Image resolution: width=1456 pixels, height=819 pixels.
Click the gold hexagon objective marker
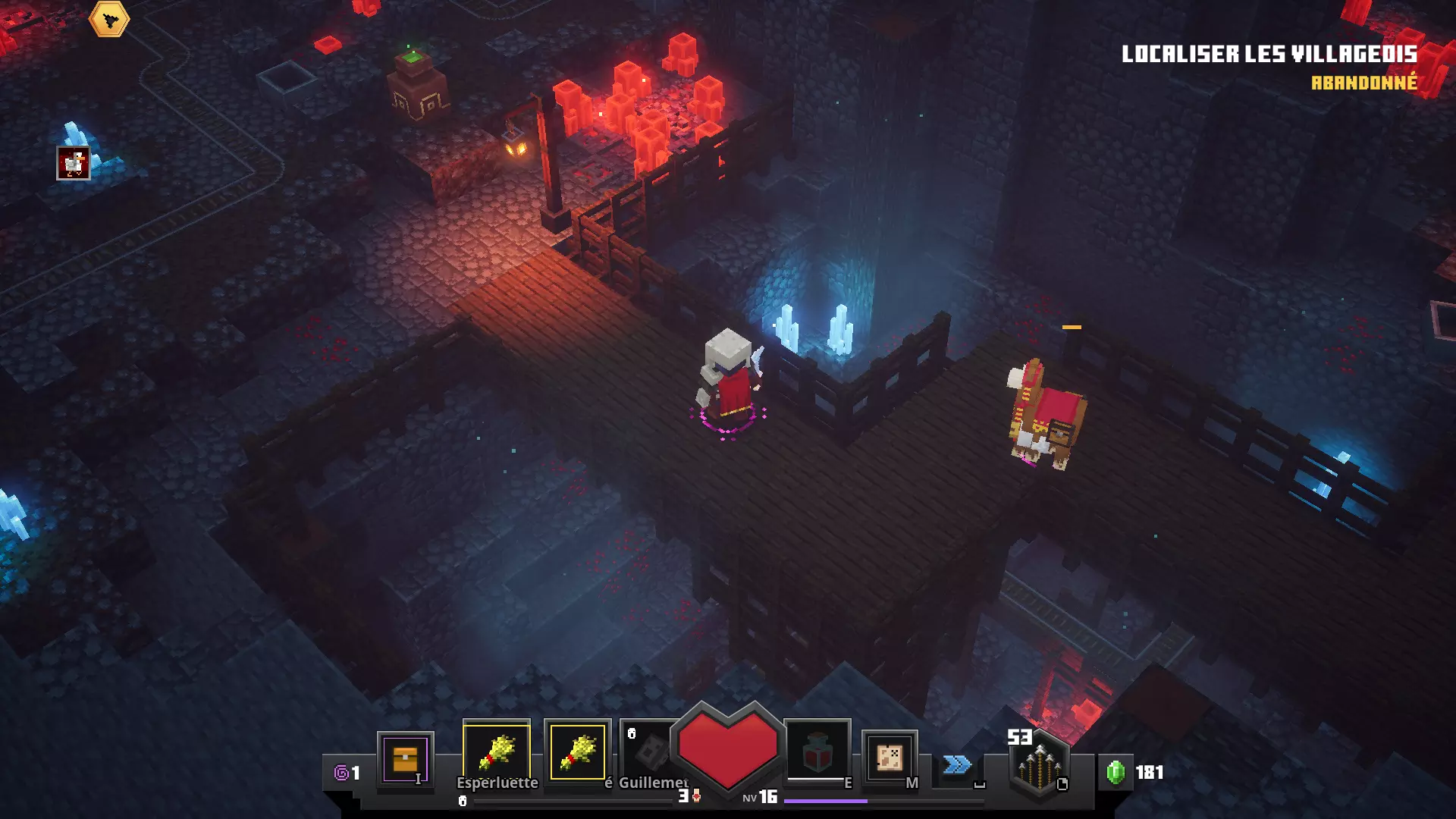[x=109, y=20]
